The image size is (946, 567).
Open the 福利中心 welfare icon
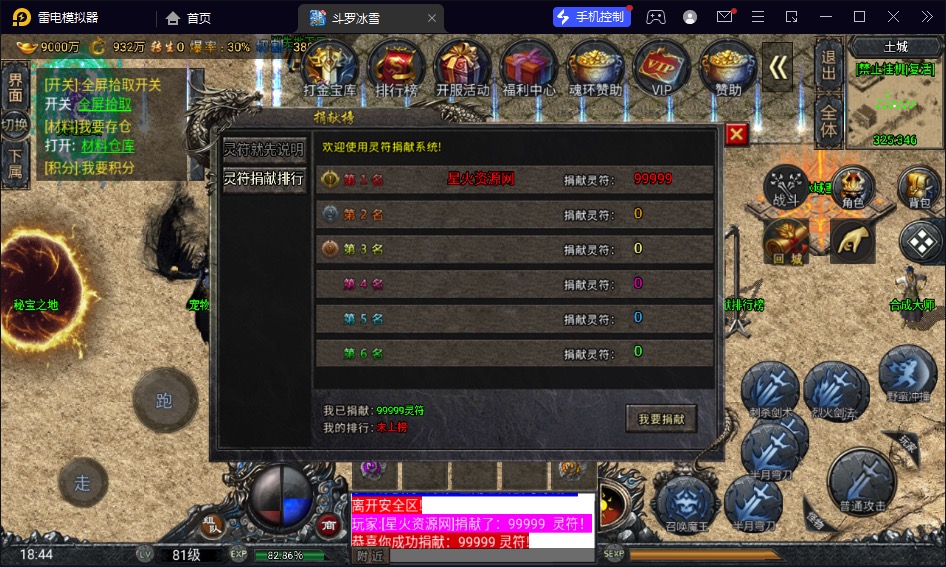pos(529,68)
